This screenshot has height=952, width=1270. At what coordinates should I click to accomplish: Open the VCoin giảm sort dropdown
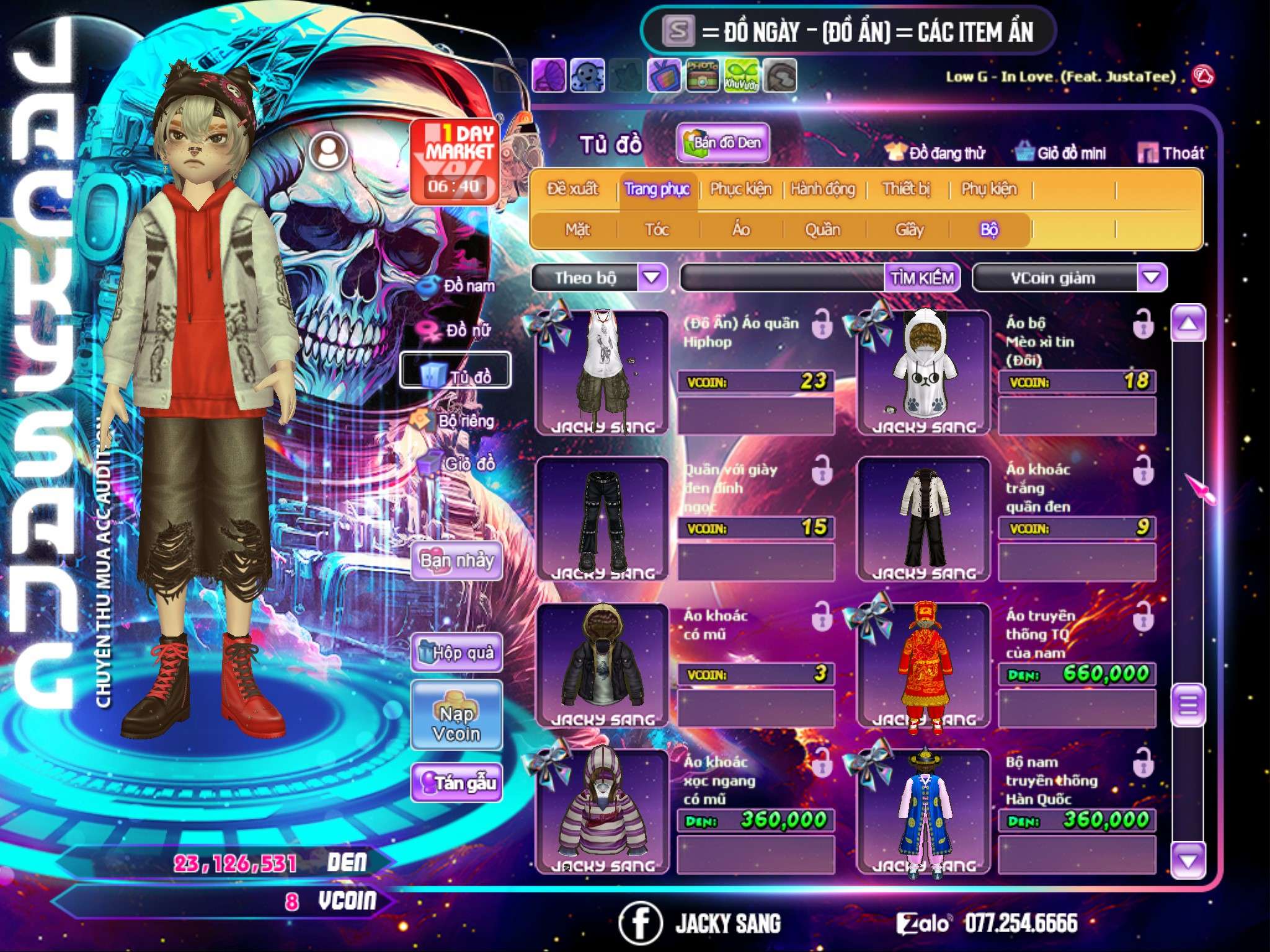tap(1152, 278)
